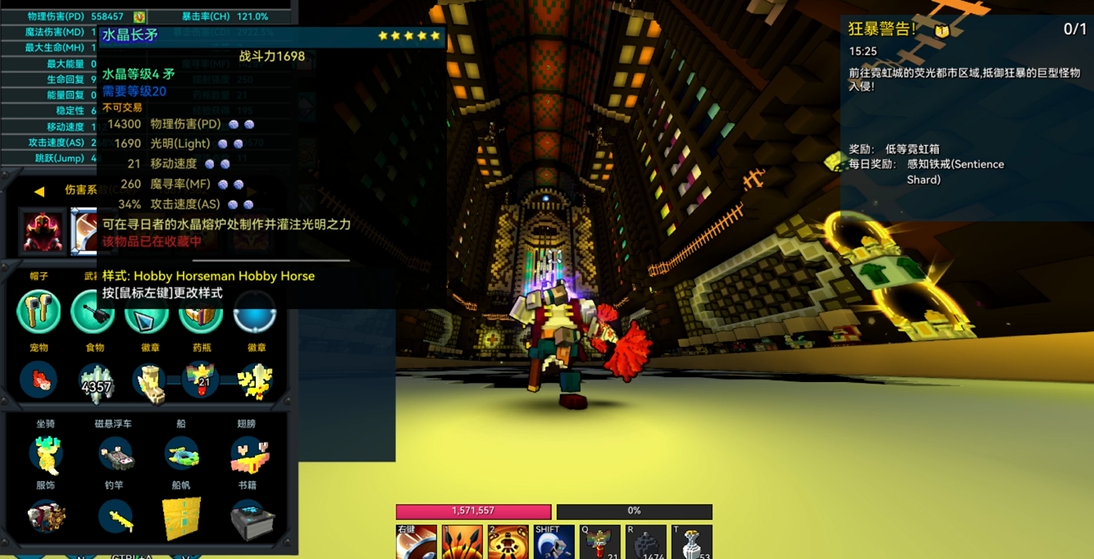The image size is (1094, 559).
Task: Open the 宠物 pet slot
Action: (40, 381)
